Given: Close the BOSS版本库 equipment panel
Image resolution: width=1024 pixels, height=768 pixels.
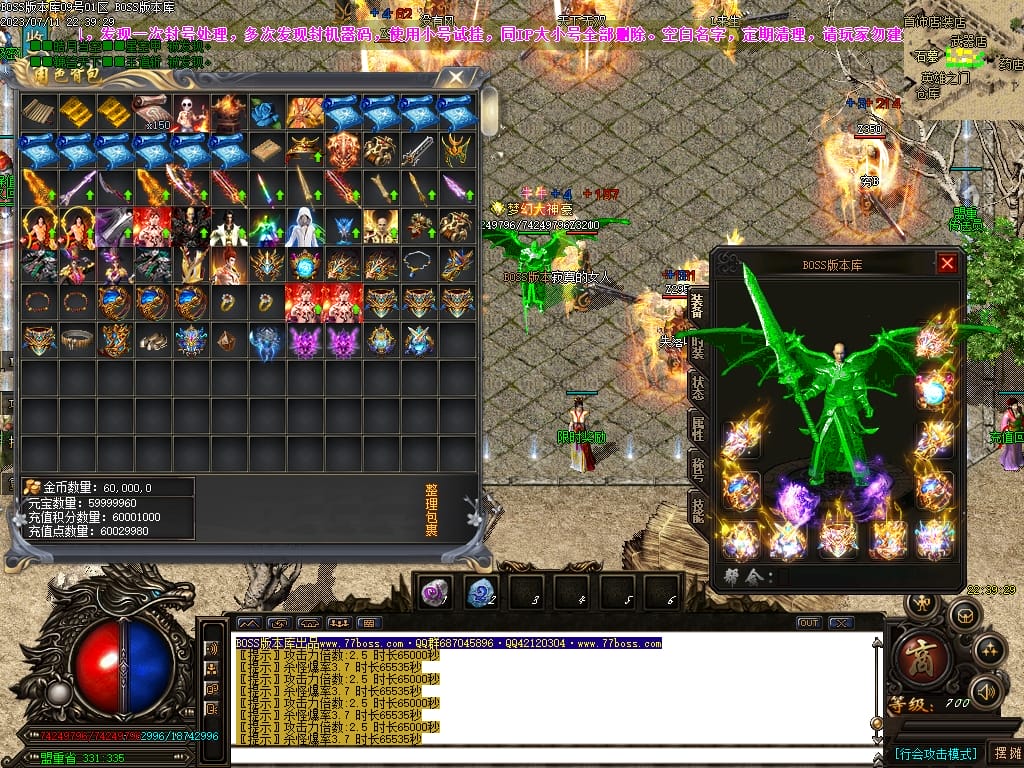Looking at the screenshot, I should [x=947, y=263].
